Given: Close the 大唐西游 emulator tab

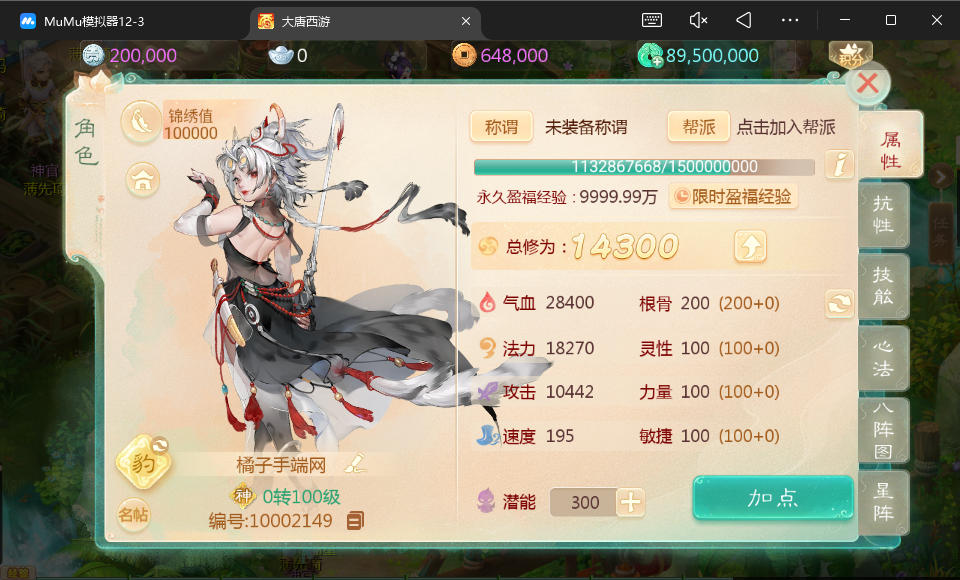Looking at the screenshot, I should click(x=465, y=21).
